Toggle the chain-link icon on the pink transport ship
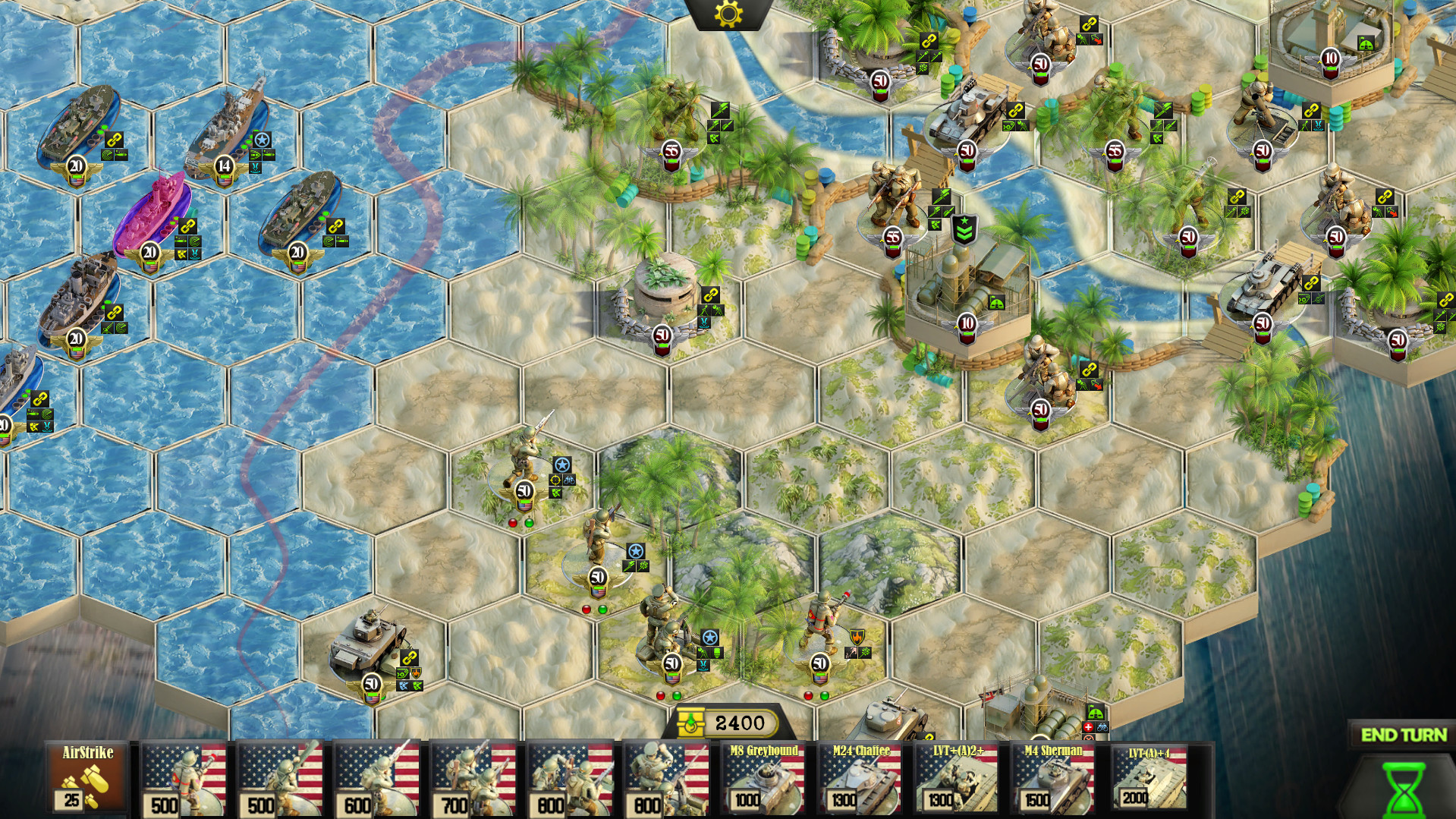1456x819 pixels. [187, 225]
